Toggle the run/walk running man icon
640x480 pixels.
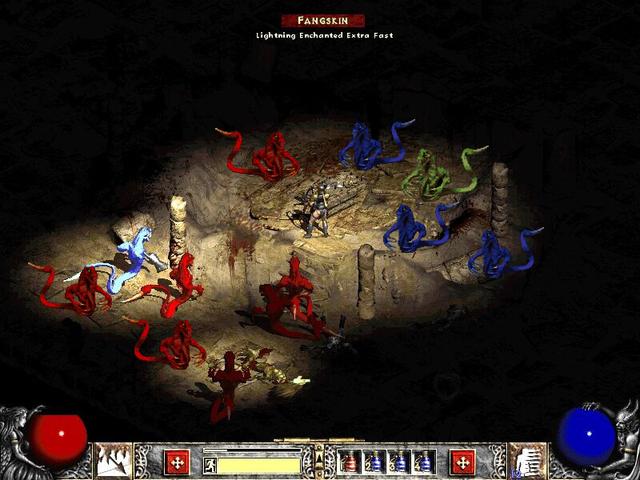click(x=211, y=465)
